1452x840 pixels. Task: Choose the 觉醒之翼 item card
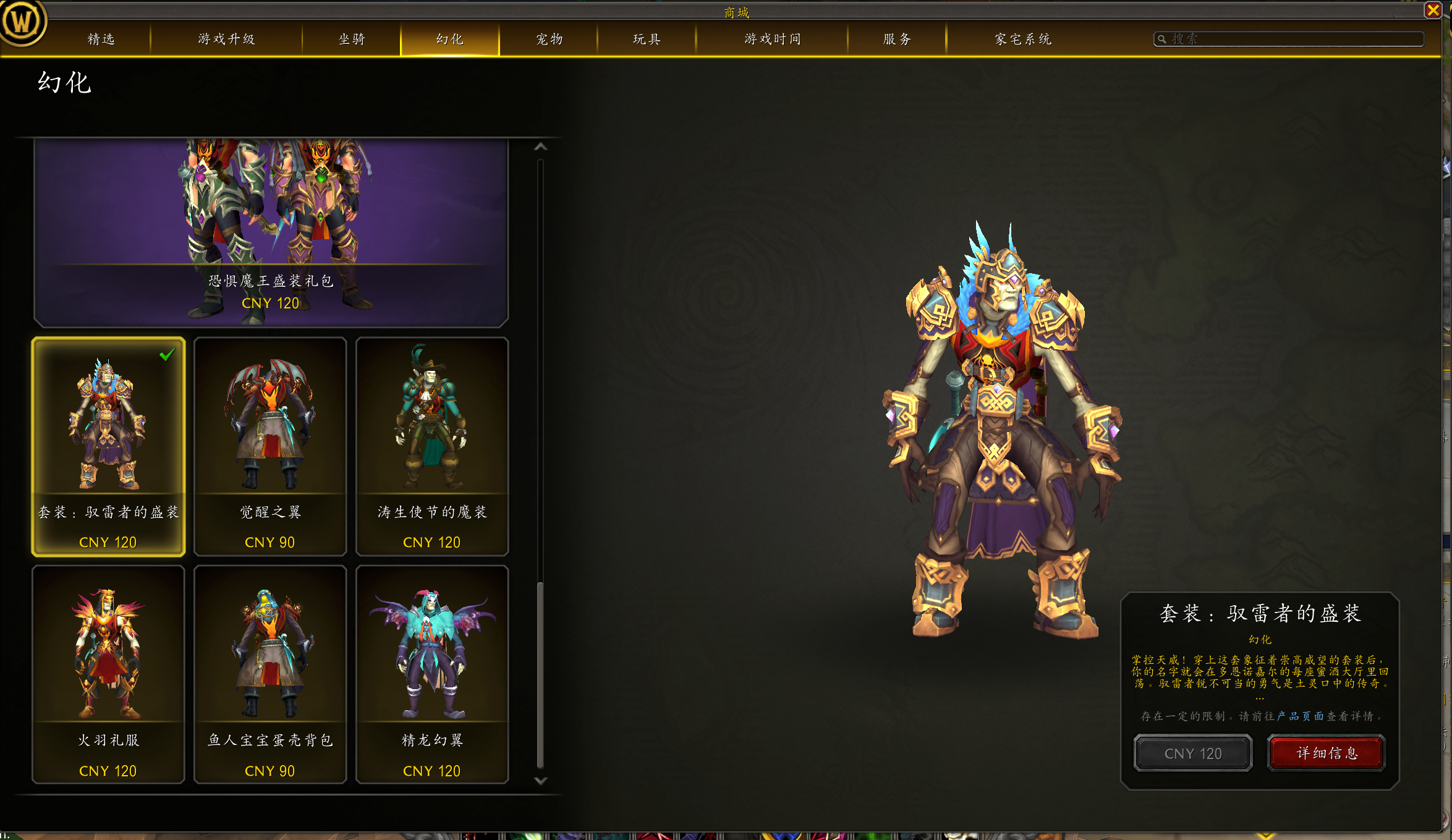point(270,446)
